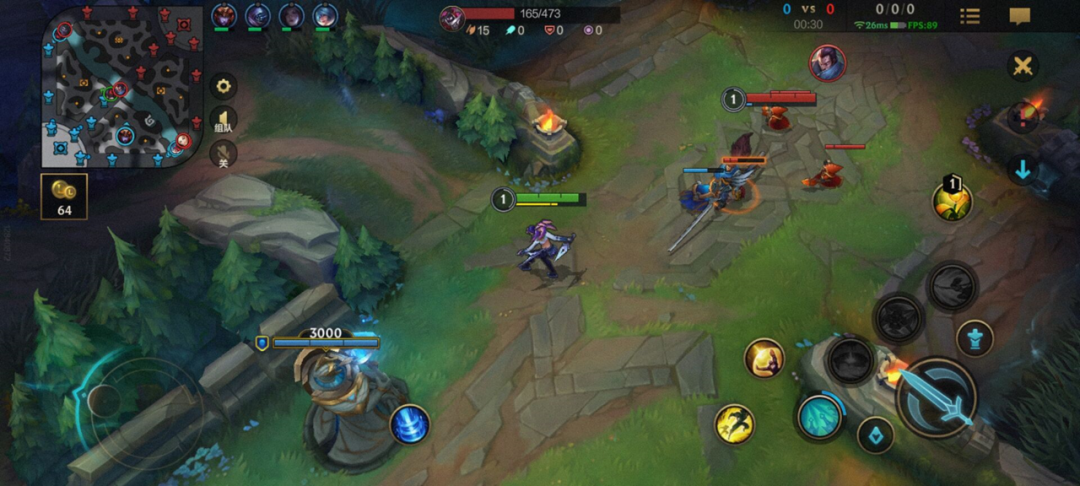The height and width of the screenshot is (486, 1080).
Task: Open the shop via the gold coins button
Action: tap(64, 196)
